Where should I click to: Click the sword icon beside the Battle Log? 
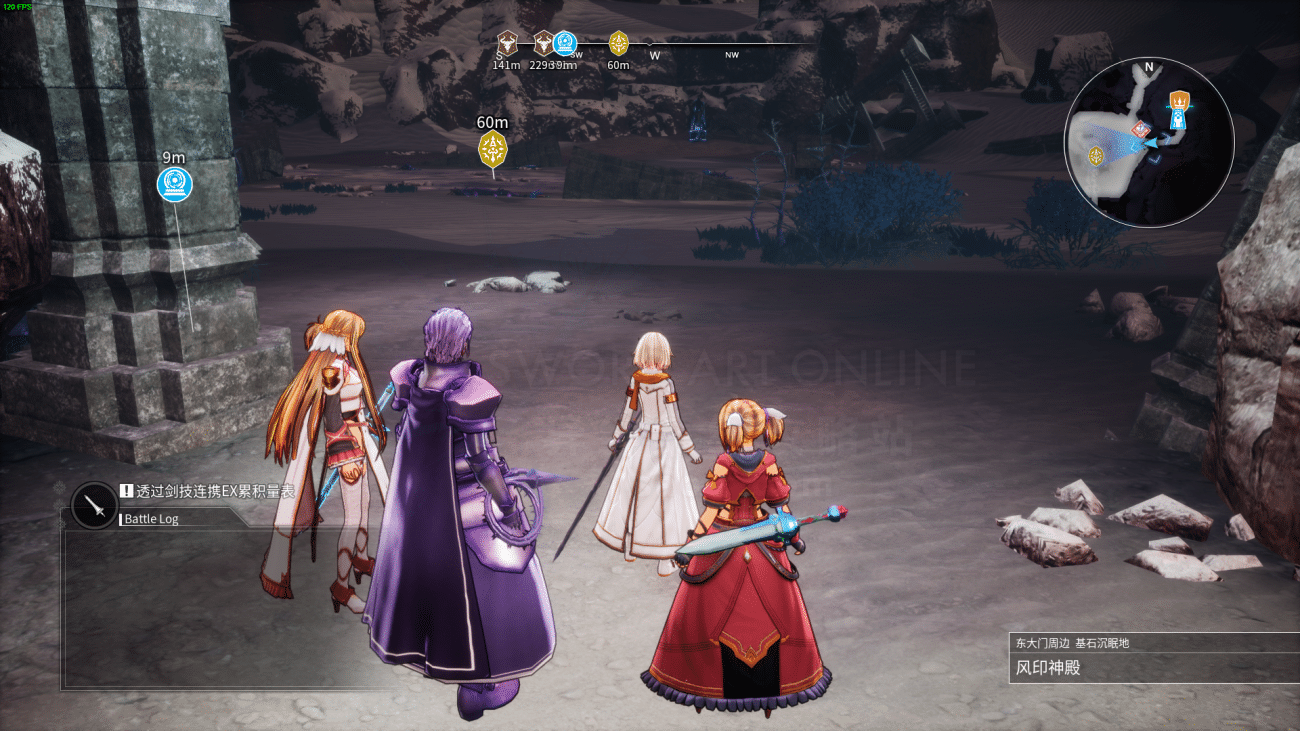pos(96,506)
